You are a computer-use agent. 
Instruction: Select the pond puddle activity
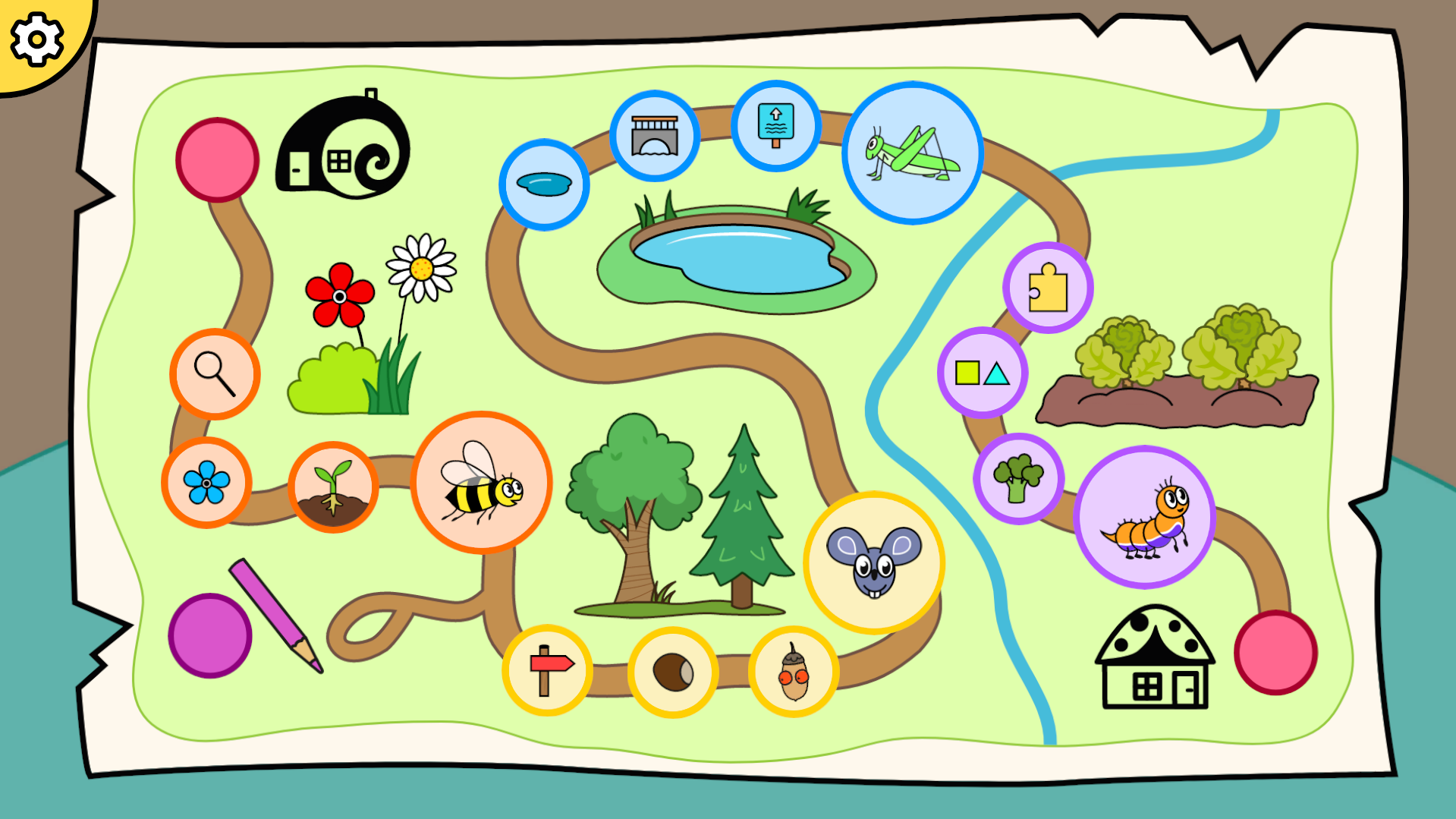click(x=544, y=184)
